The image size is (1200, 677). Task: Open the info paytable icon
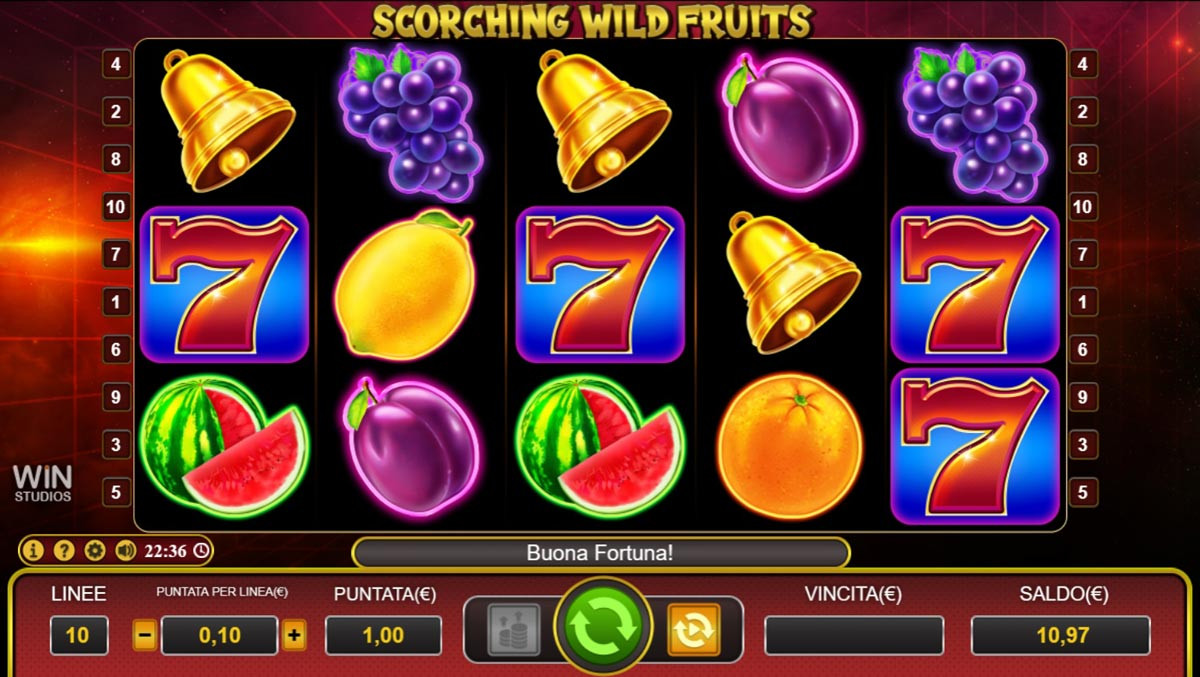point(34,550)
